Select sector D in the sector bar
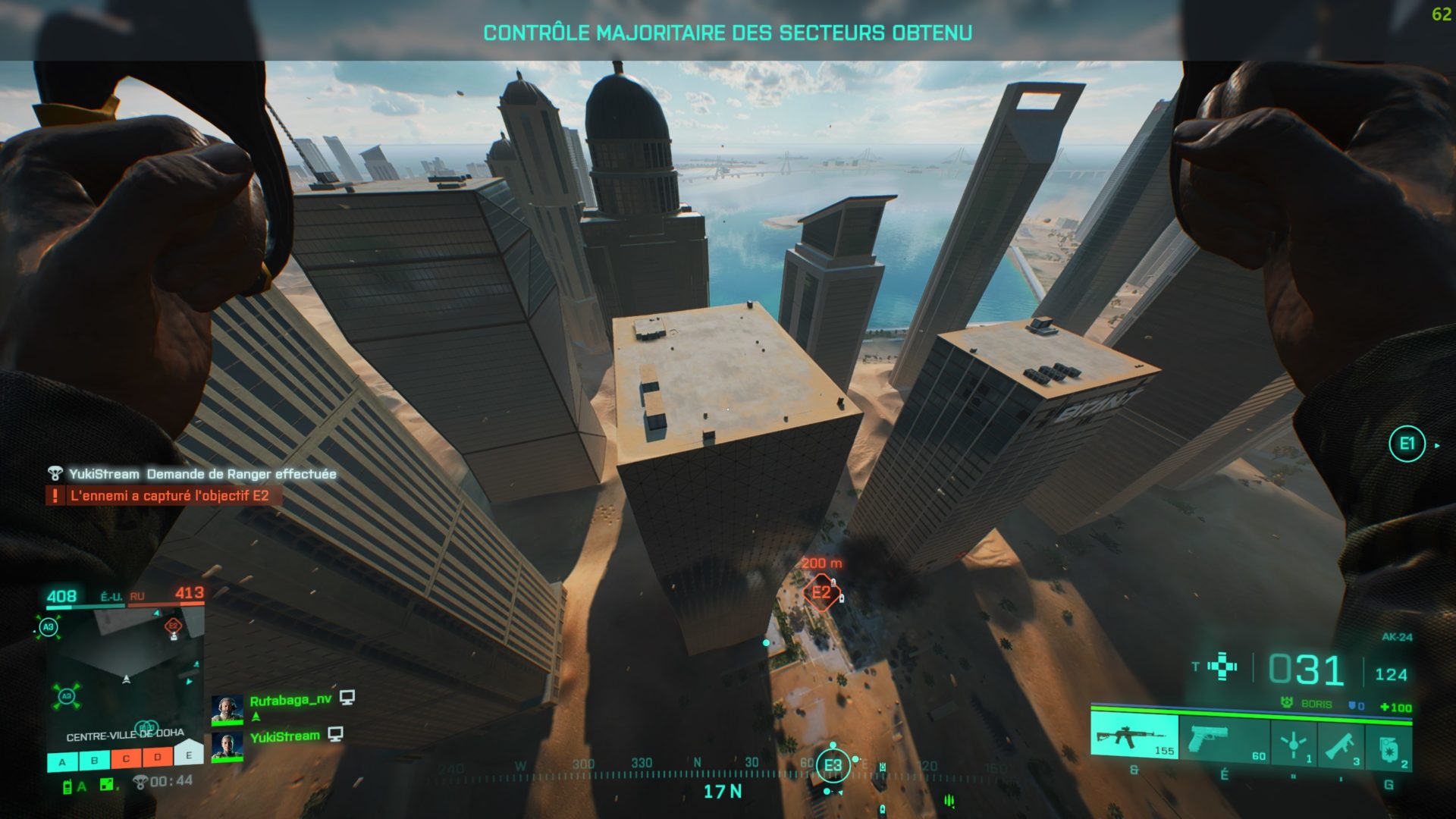1456x819 pixels. [158, 757]
